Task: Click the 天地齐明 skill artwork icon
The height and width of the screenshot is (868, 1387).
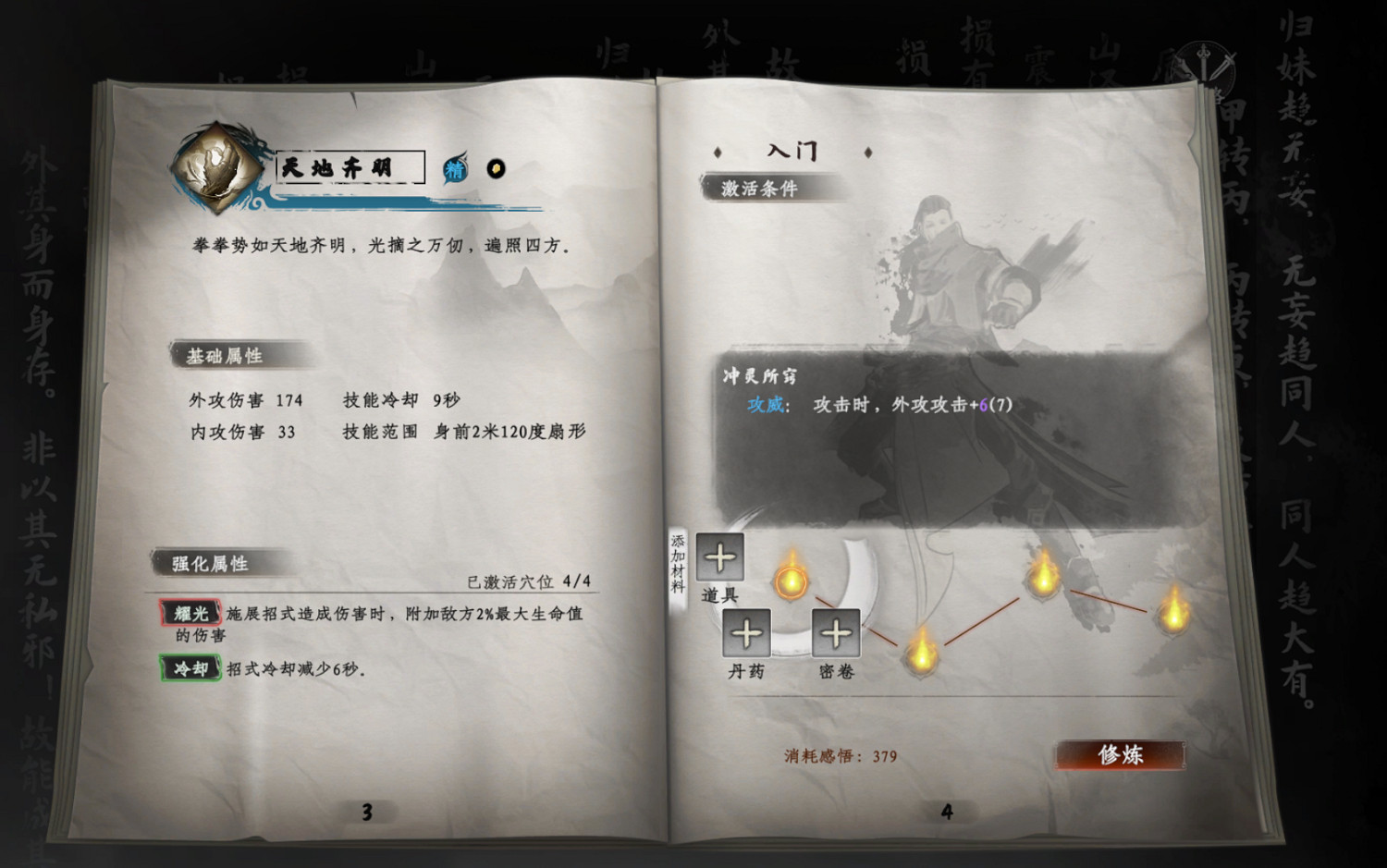Action: (215, 168)
